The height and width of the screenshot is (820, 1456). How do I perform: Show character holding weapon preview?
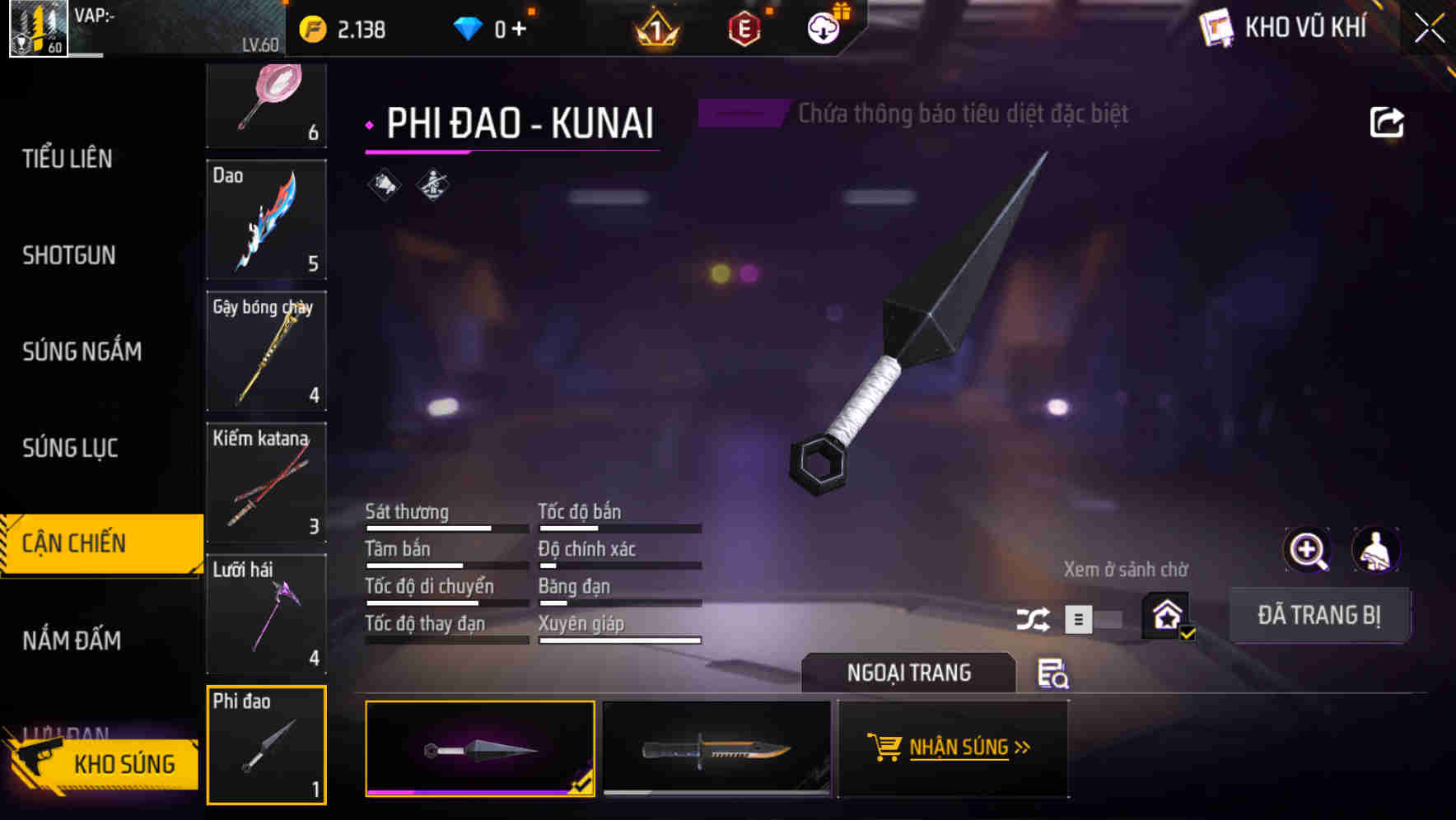[x=1376, y=550]
